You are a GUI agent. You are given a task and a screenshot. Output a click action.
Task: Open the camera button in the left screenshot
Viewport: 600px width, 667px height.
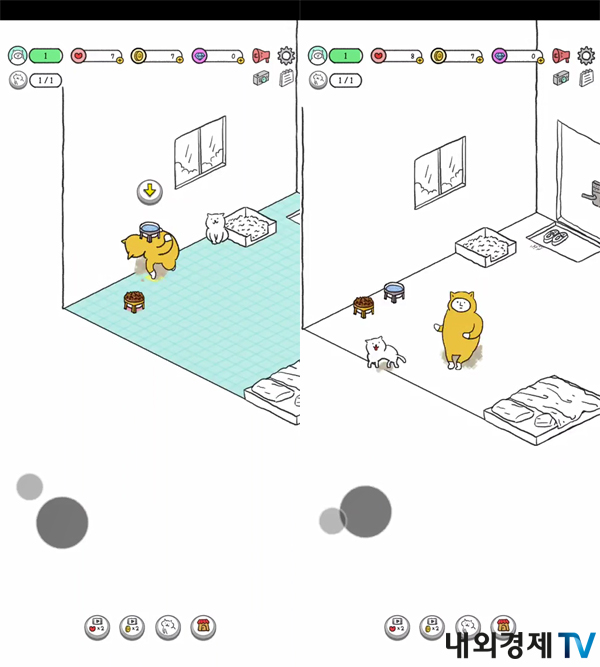[261, 78]
